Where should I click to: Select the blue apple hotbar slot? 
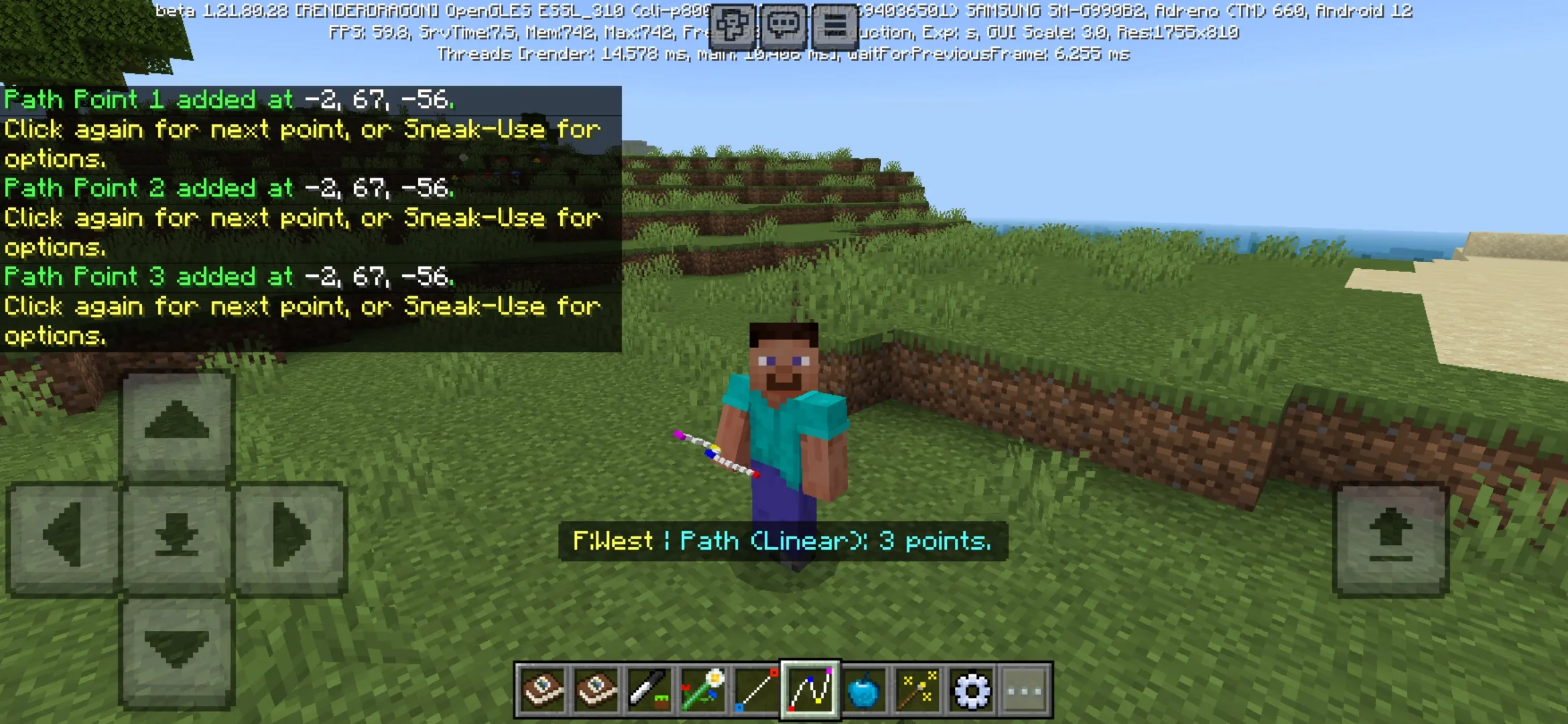[864, 690]
